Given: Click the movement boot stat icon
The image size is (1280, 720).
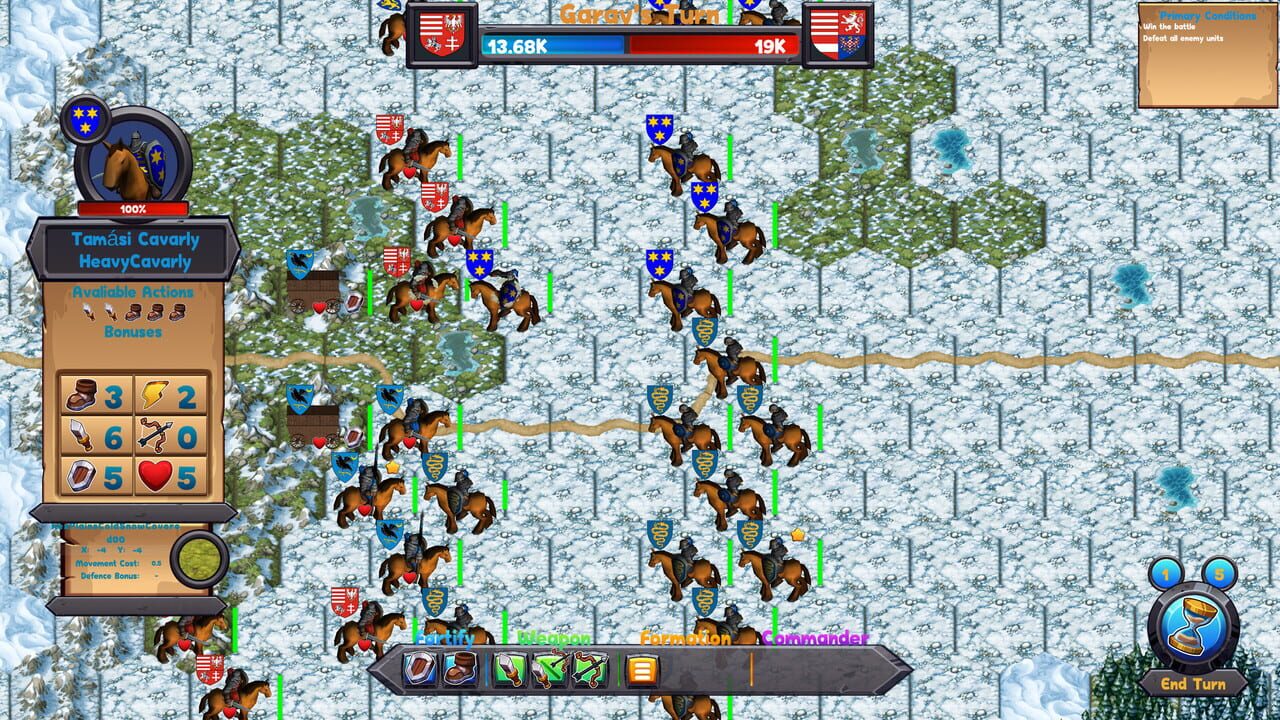Looking at the screenshot, I should point(81,394).
